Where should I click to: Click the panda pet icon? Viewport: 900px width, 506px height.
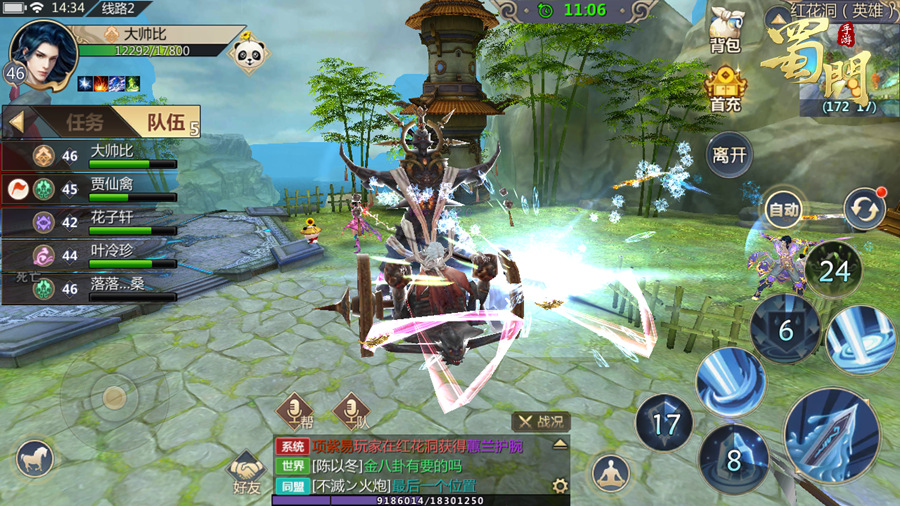(x=245, y=52)
